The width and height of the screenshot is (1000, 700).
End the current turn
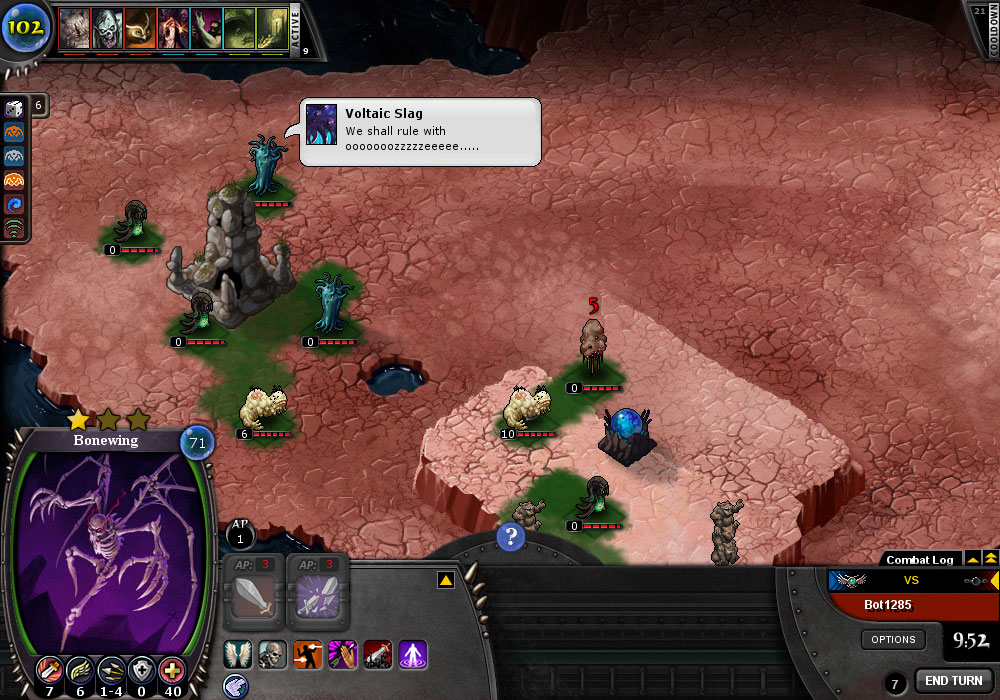[953, 681]
